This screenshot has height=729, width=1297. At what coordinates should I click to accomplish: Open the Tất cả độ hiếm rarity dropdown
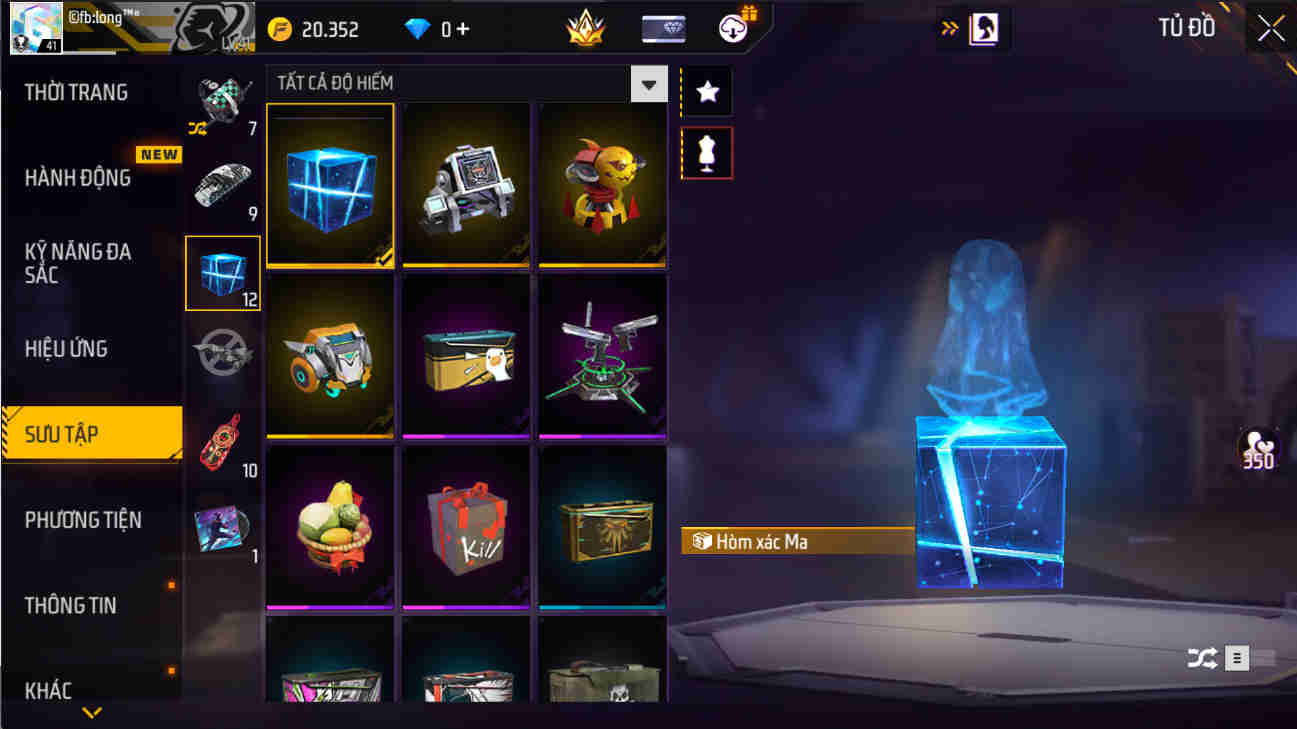click(x=648, y=83)
